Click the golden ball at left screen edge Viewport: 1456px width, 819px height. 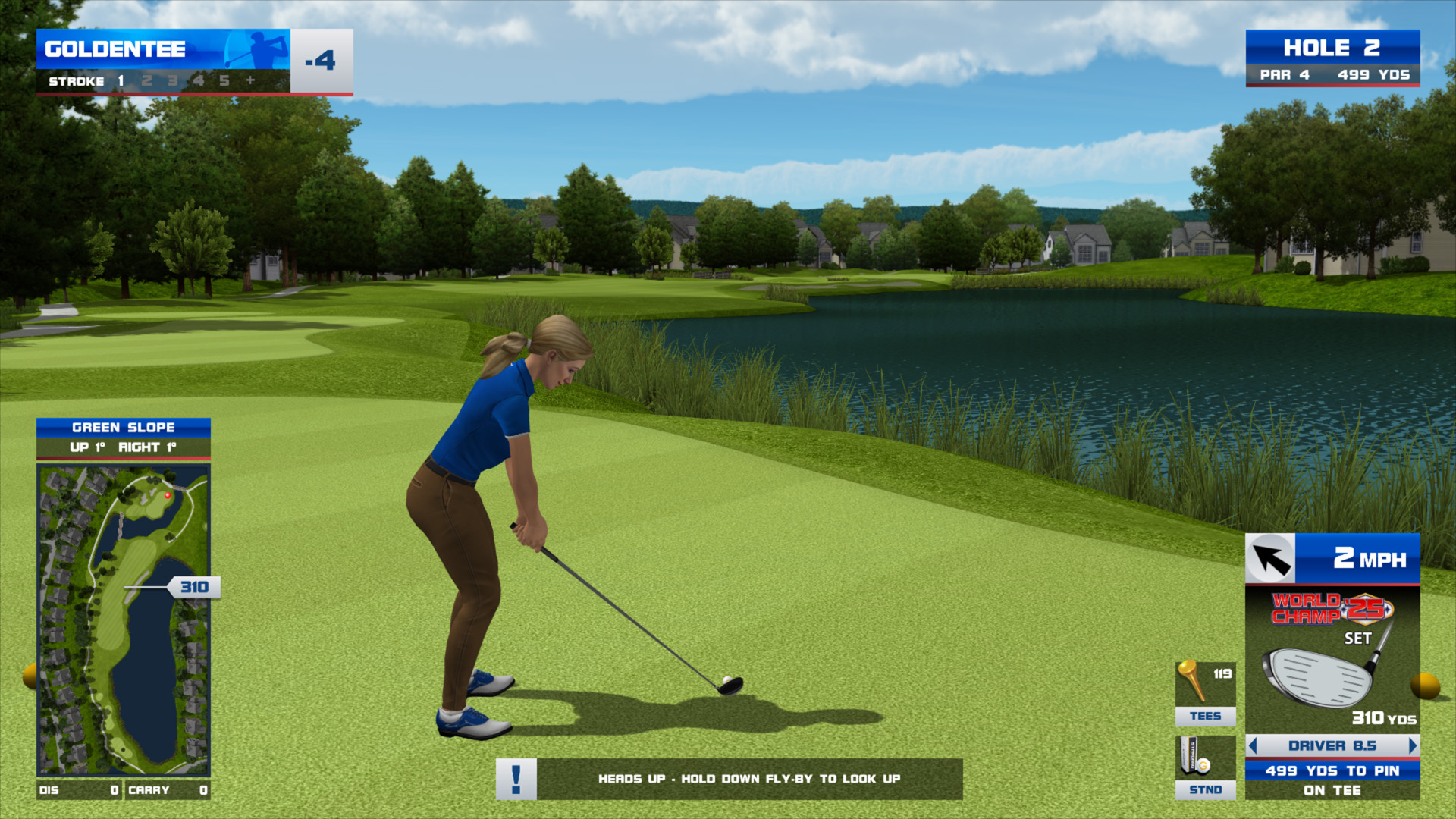point(30,676)
